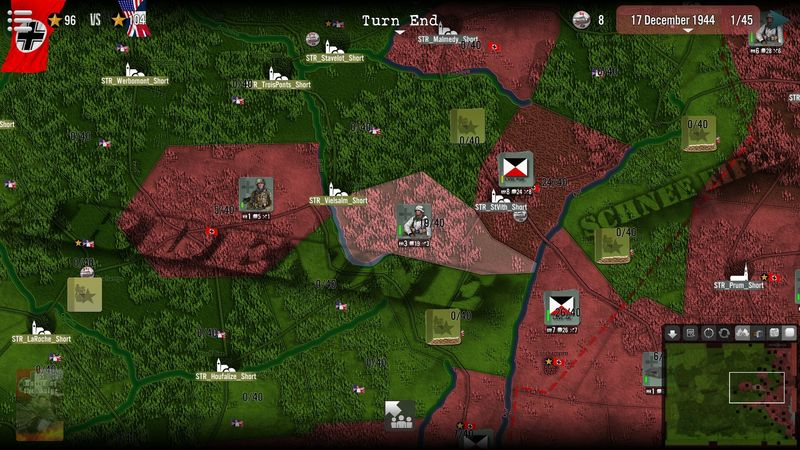Select the soldier portrait unit in the top-right corner

(x=768, y=30)
